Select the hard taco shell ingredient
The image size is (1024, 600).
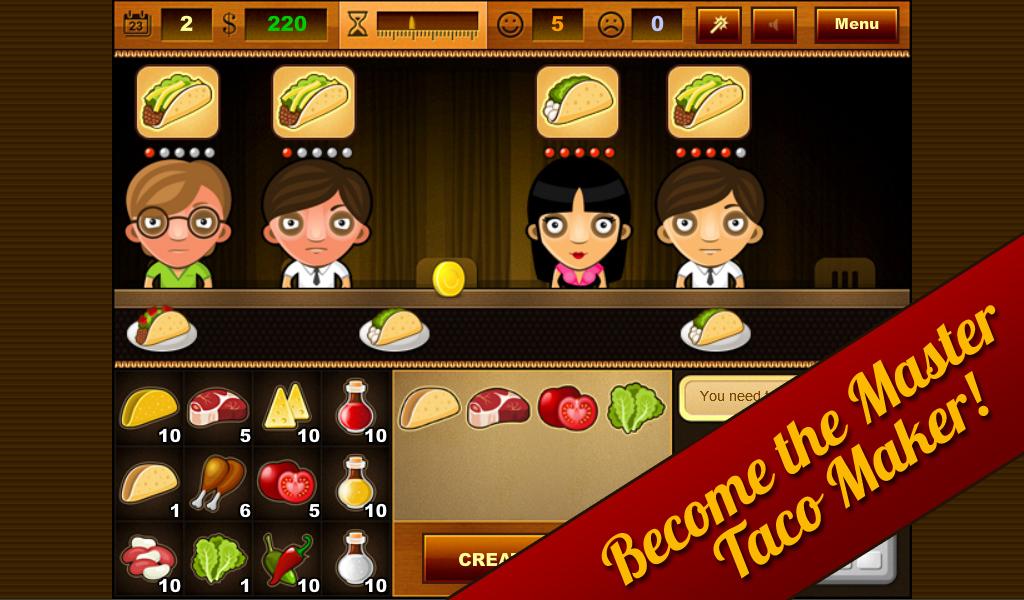149,408
